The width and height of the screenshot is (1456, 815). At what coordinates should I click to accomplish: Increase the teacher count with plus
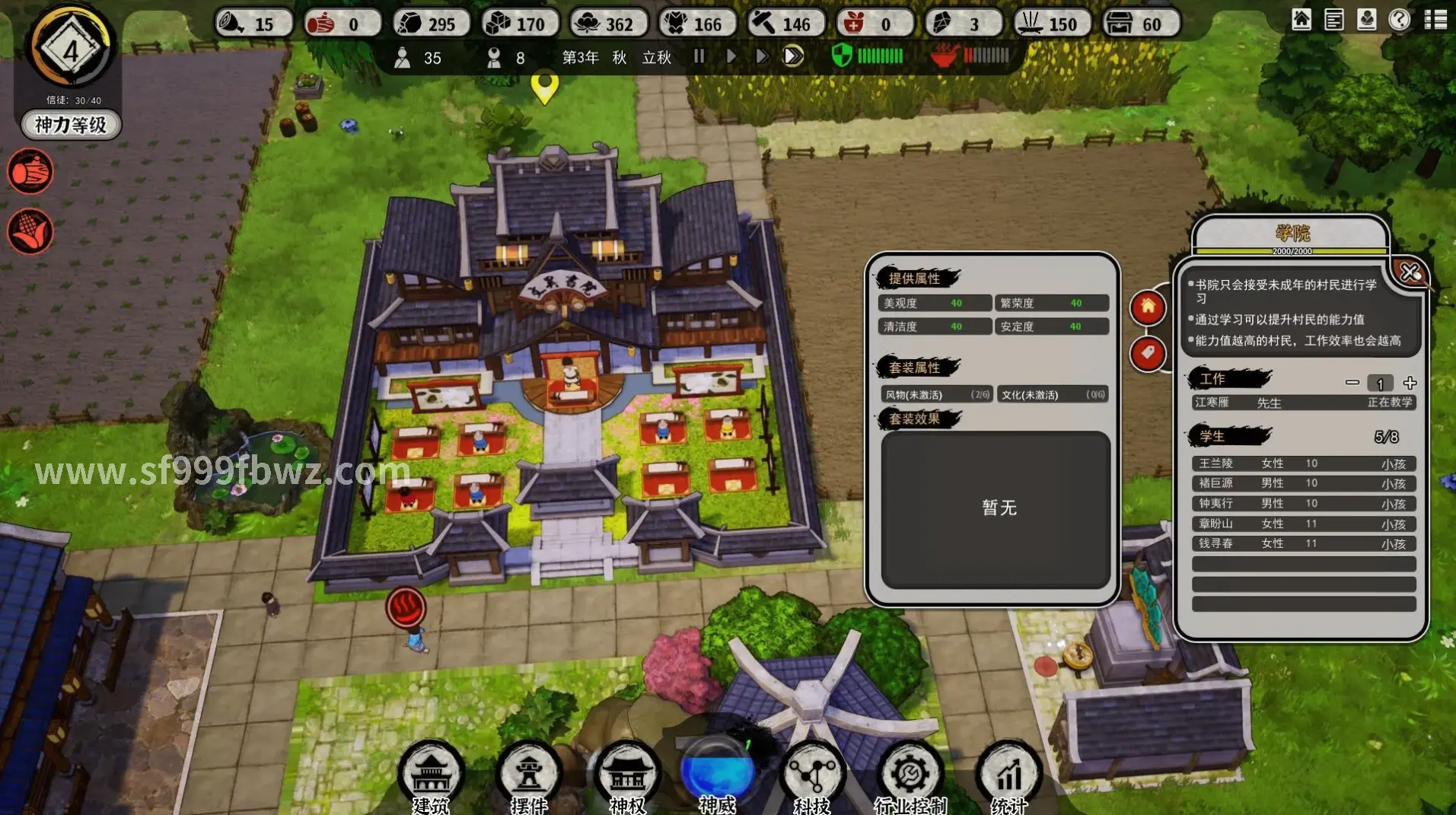(1410, 383)
